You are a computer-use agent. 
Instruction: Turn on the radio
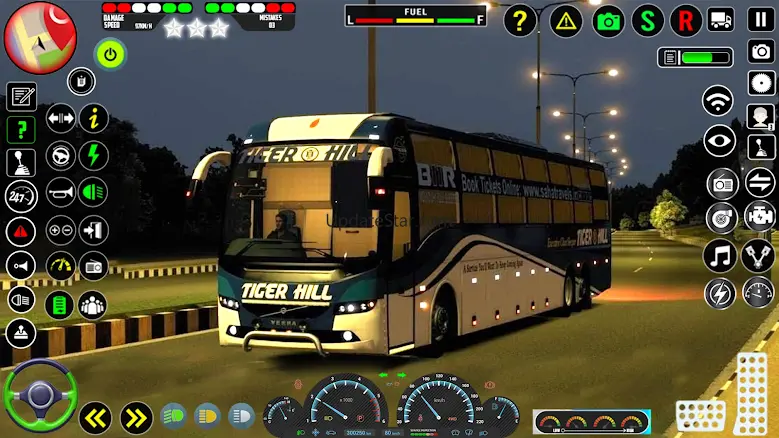[x=722, y=183]
